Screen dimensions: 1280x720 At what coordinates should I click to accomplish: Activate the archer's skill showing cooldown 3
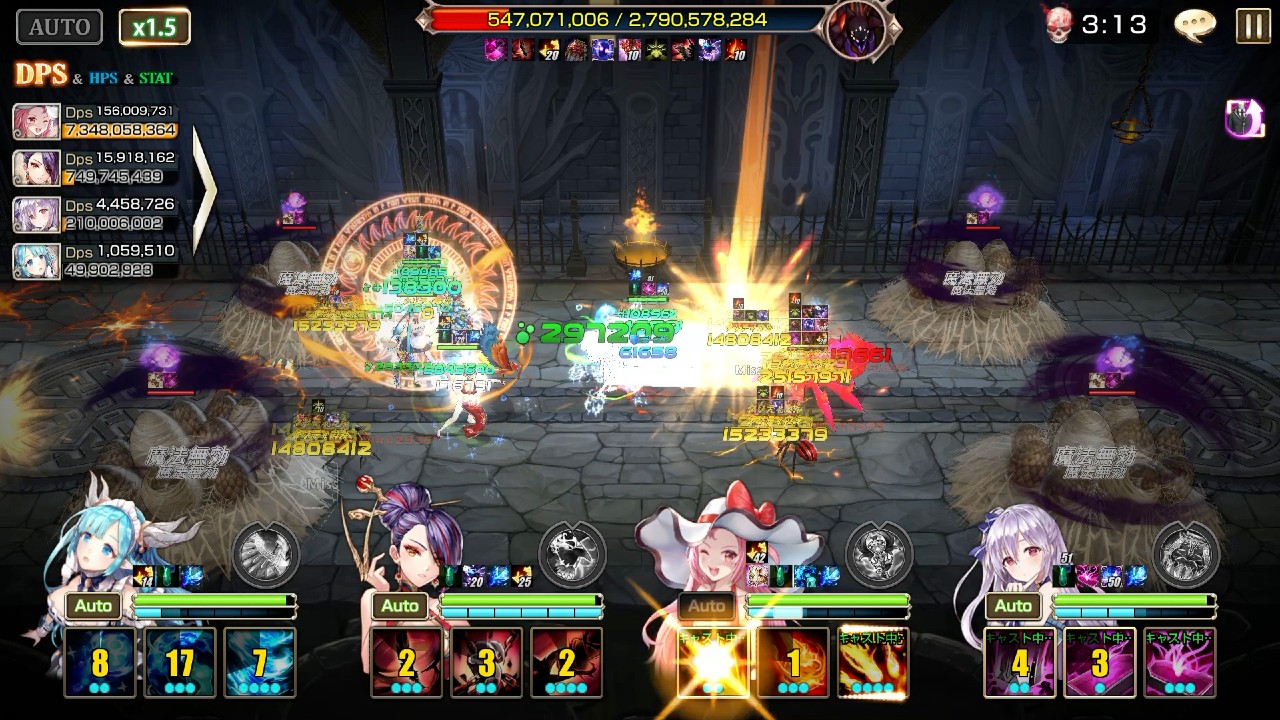click(x=487, y=661)
